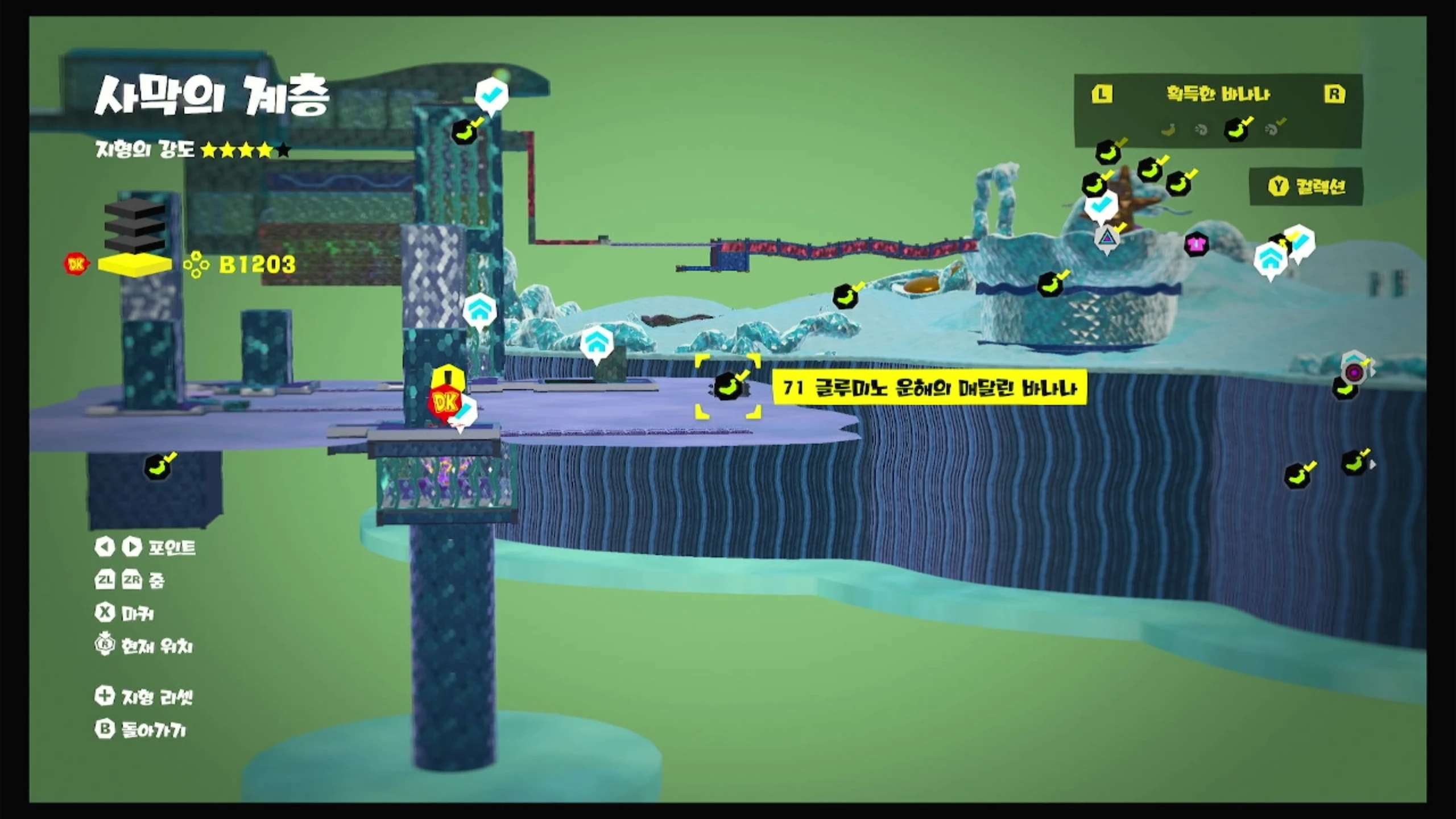Image resolution: width=1456 pixels, height=819 pixels.
Task: Select the banana marker on the lower-left block
Action: tap(159, 468)
